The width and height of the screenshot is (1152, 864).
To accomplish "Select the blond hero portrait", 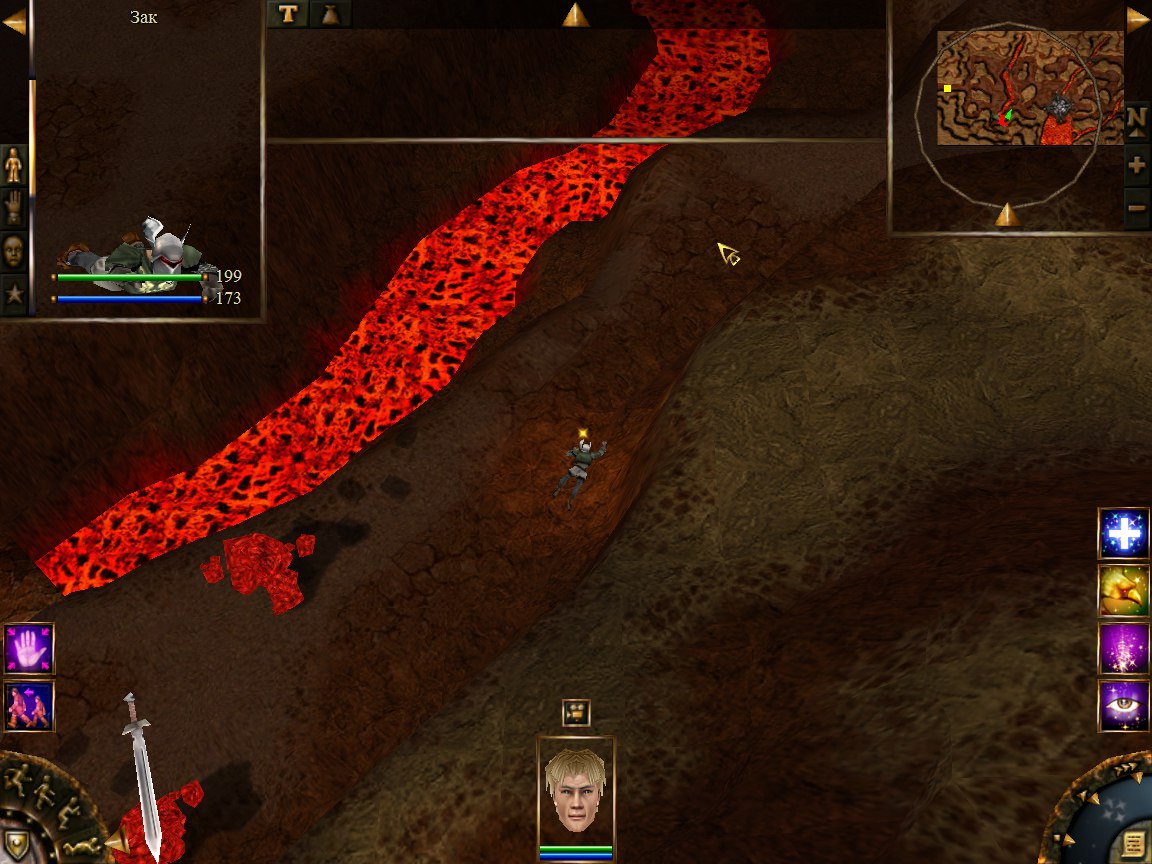I will click(x=576, y=792).
